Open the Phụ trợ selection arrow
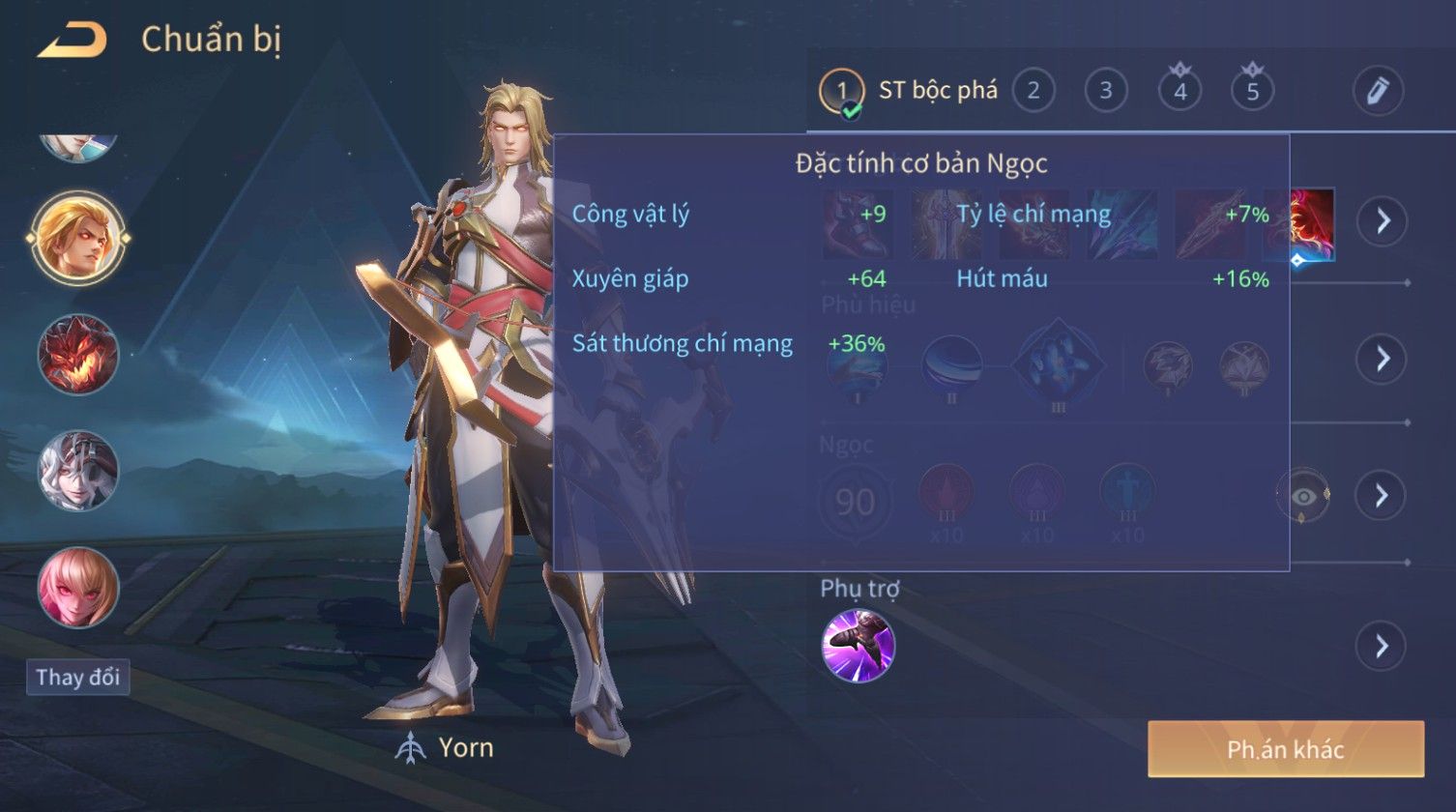The image size is (1456, 812). (x=1382, y=646)
